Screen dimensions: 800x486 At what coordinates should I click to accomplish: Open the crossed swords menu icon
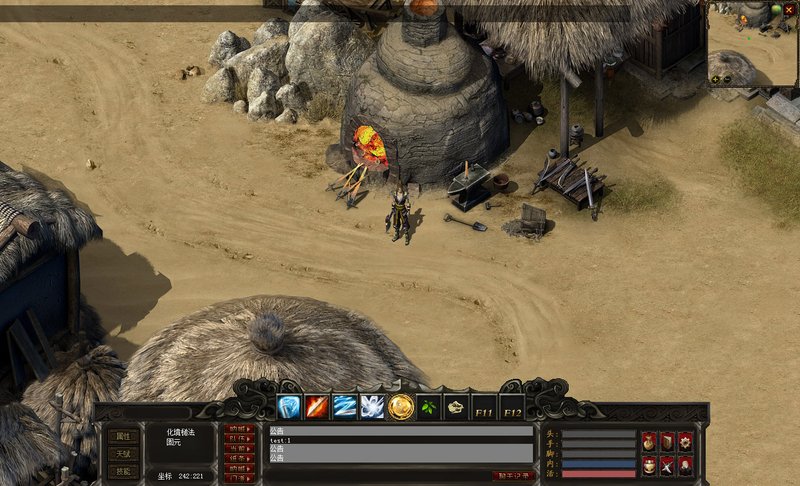(667, 465)
